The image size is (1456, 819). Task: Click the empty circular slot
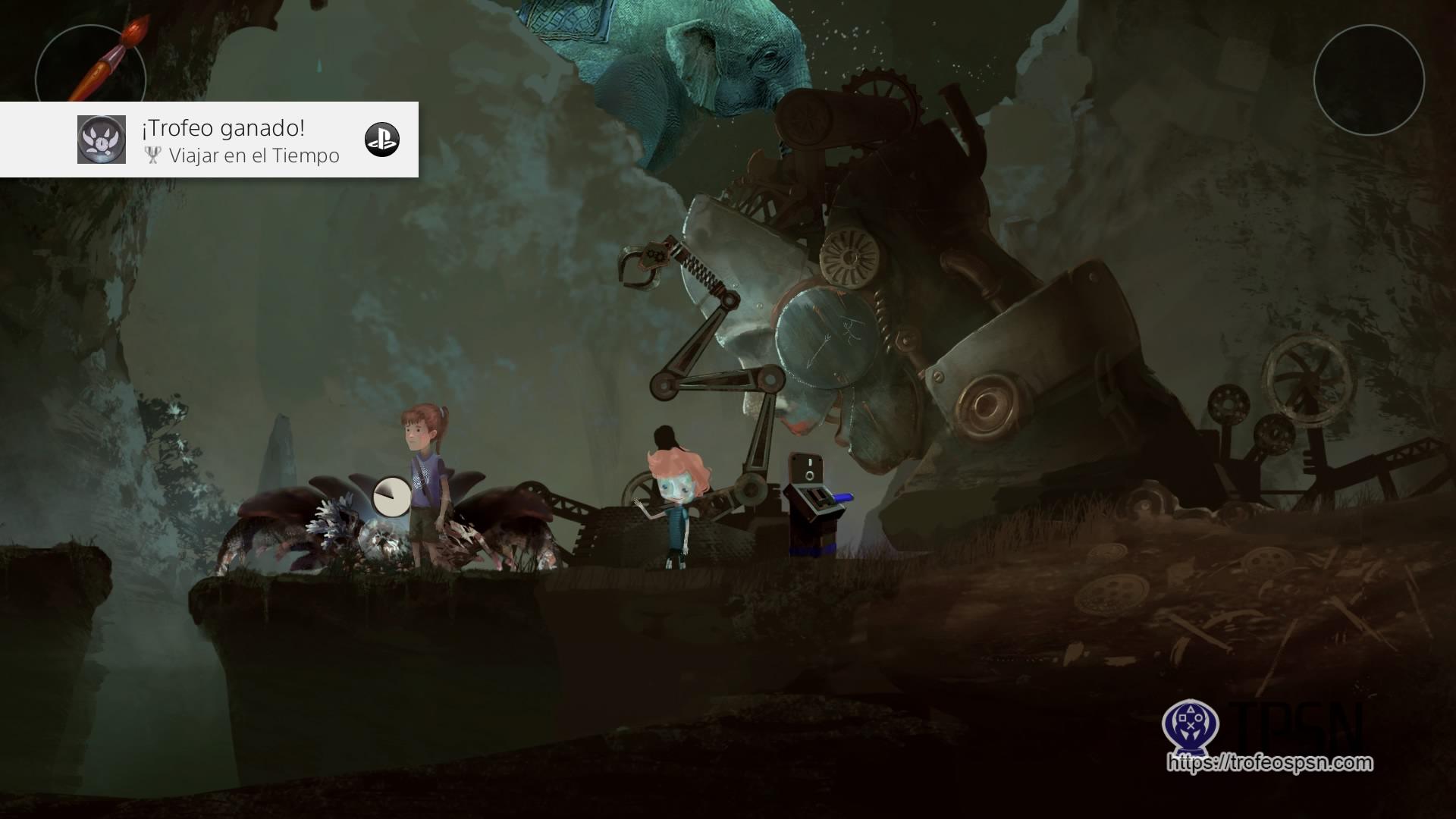click(1369, 80)
